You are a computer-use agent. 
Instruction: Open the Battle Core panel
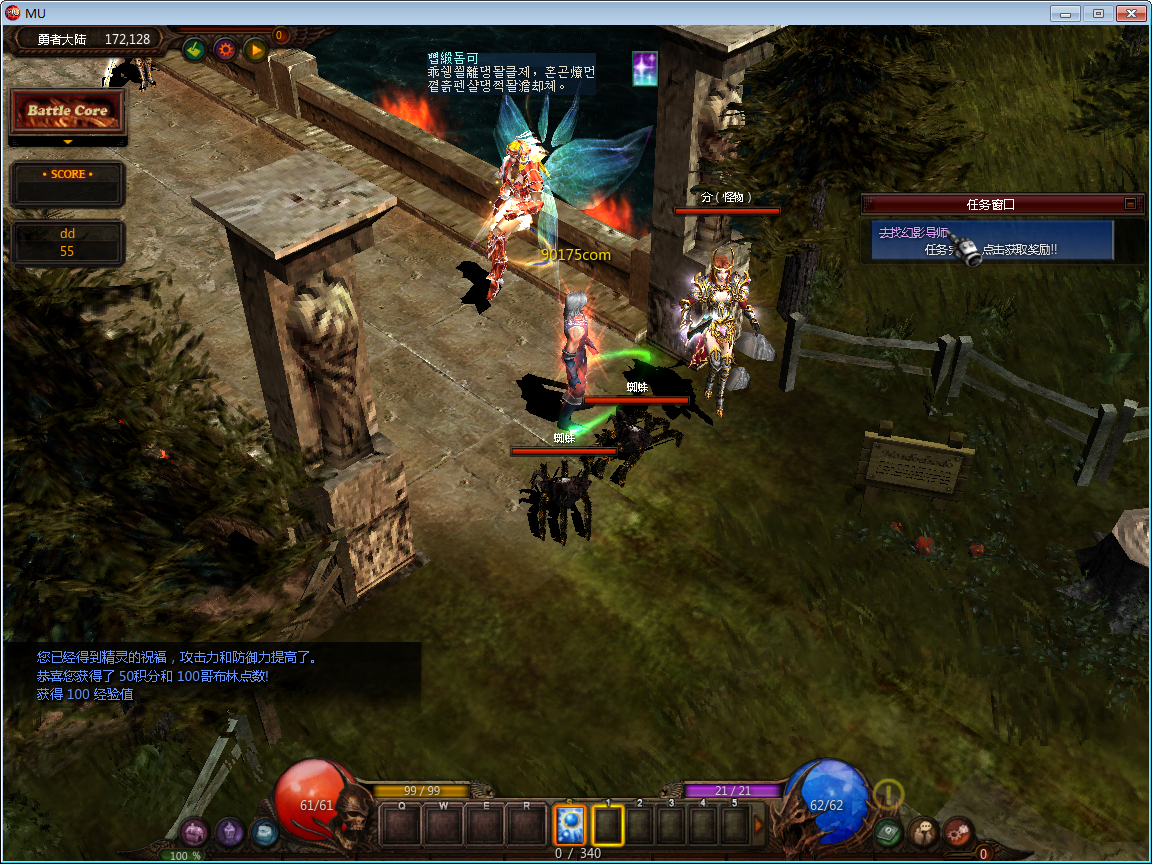tap(67, 111)
